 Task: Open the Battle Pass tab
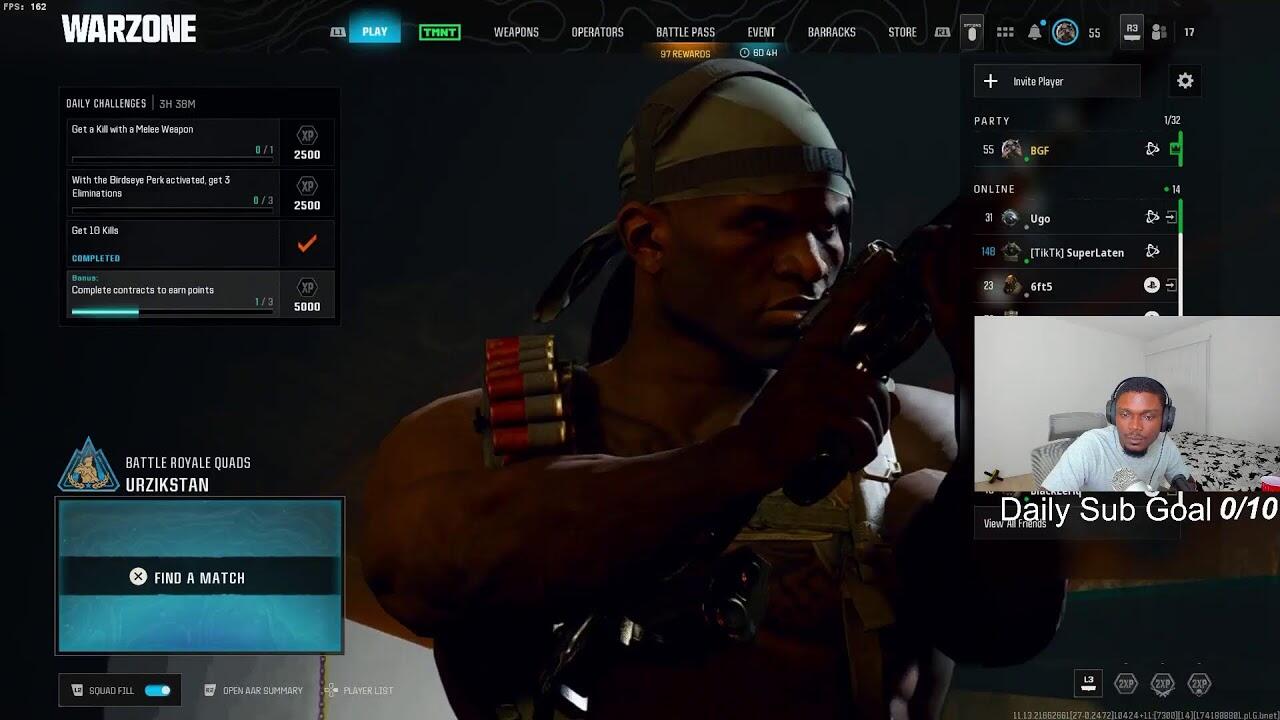pos(685,32)
